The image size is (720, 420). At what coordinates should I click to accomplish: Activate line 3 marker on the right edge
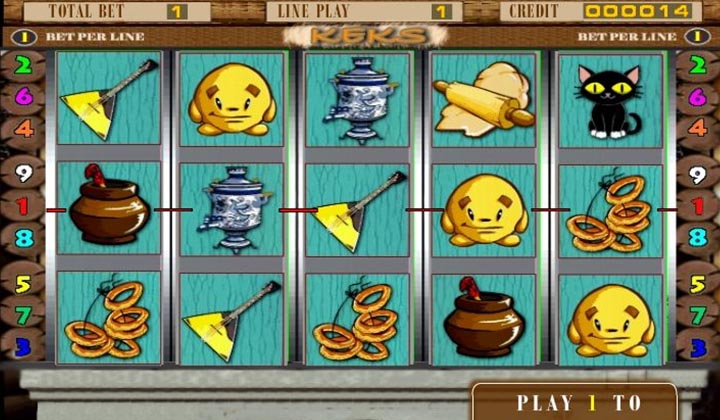696,346
